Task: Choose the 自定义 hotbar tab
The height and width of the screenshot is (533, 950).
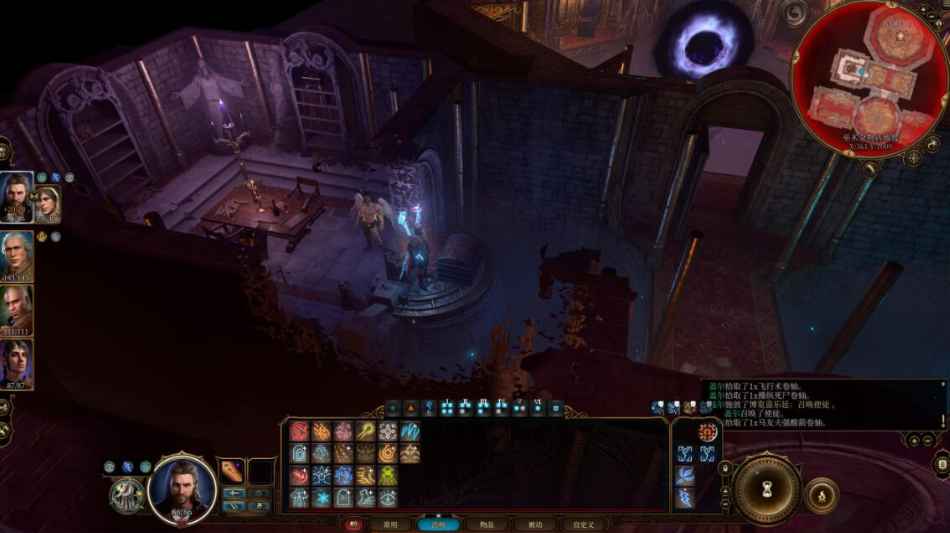Action: (583, 524)
